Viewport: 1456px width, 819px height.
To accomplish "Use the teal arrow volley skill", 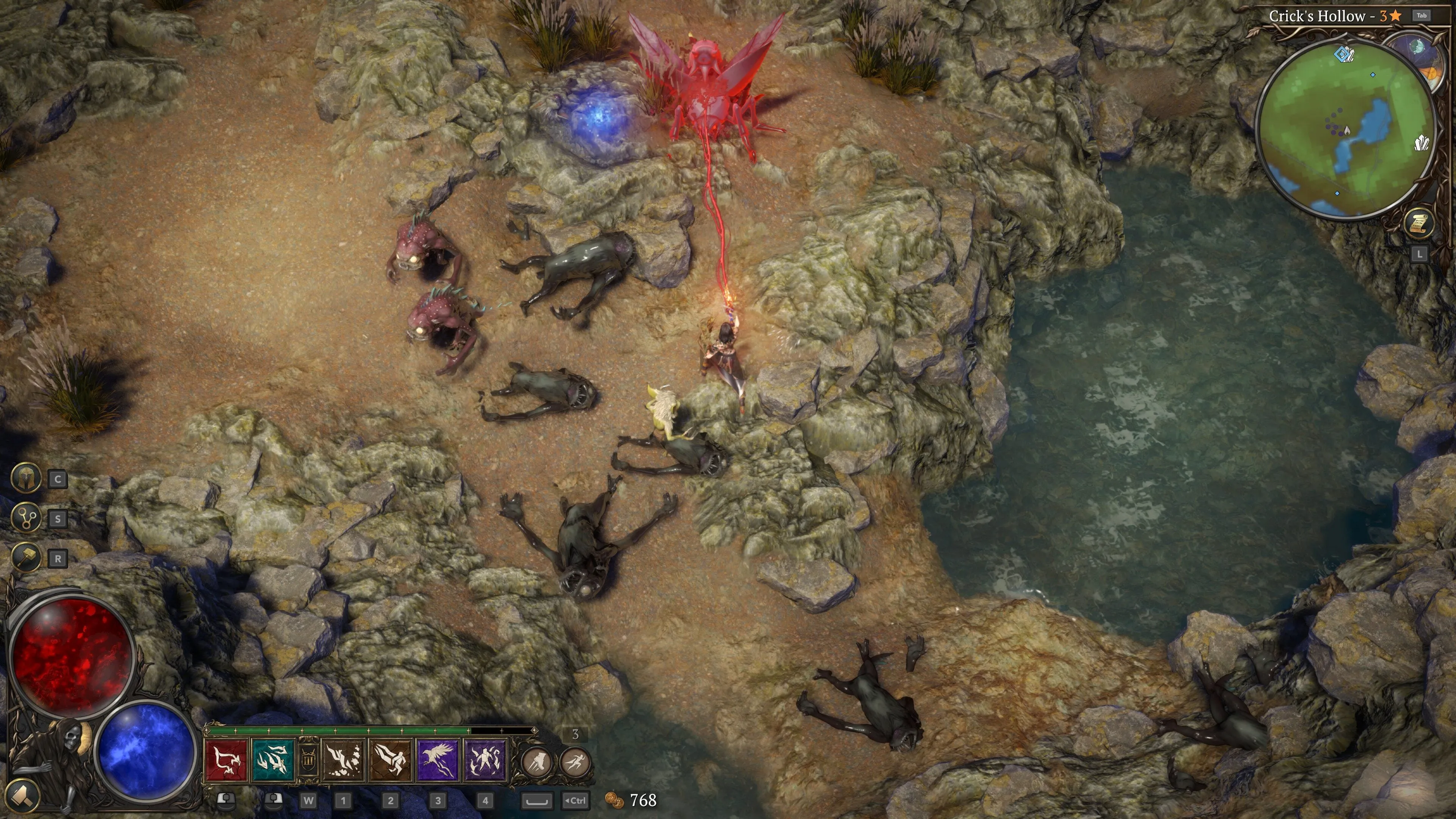I will point(273,760).
